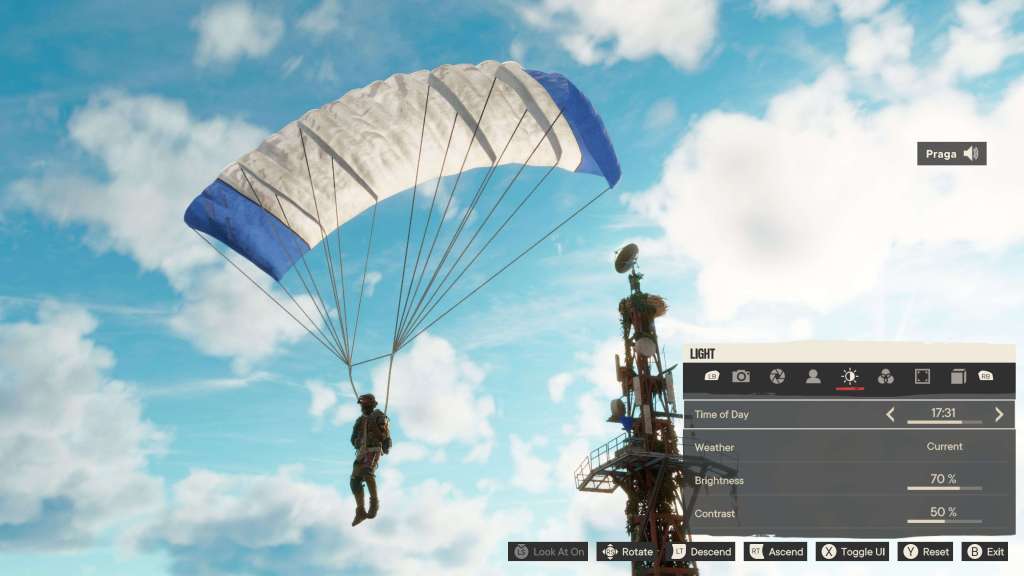
Task: Switch to the frame border tab
Action: [922, 376]
